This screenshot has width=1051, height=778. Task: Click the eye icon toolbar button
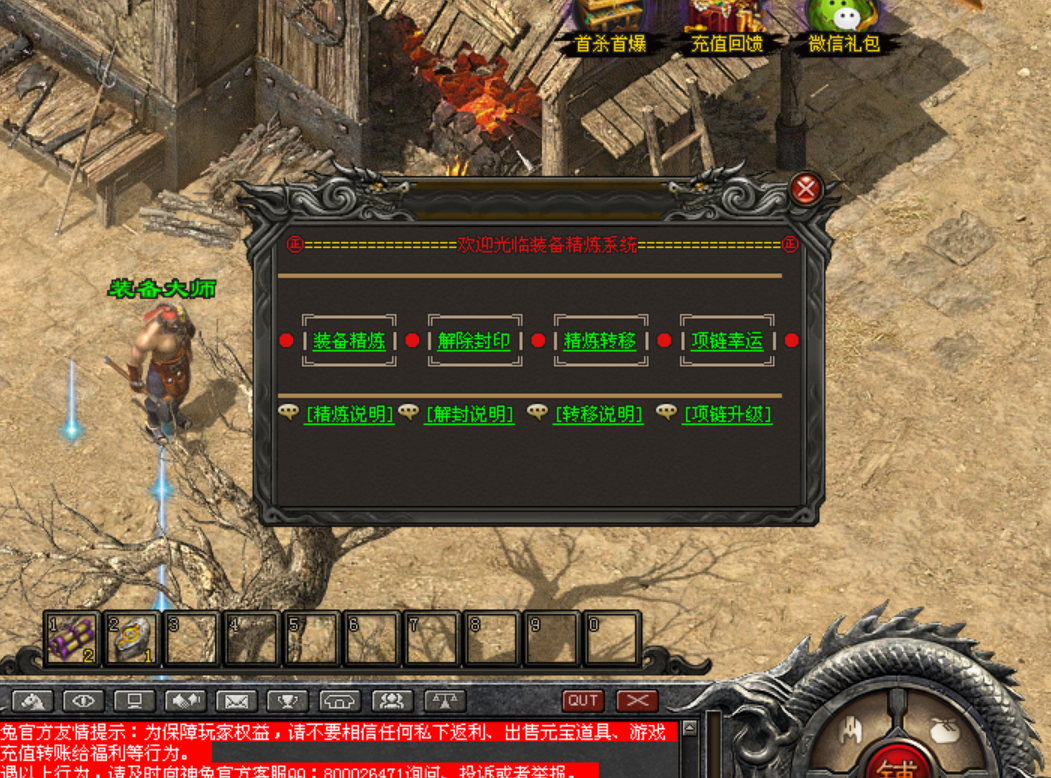click(x=83, y=701)
